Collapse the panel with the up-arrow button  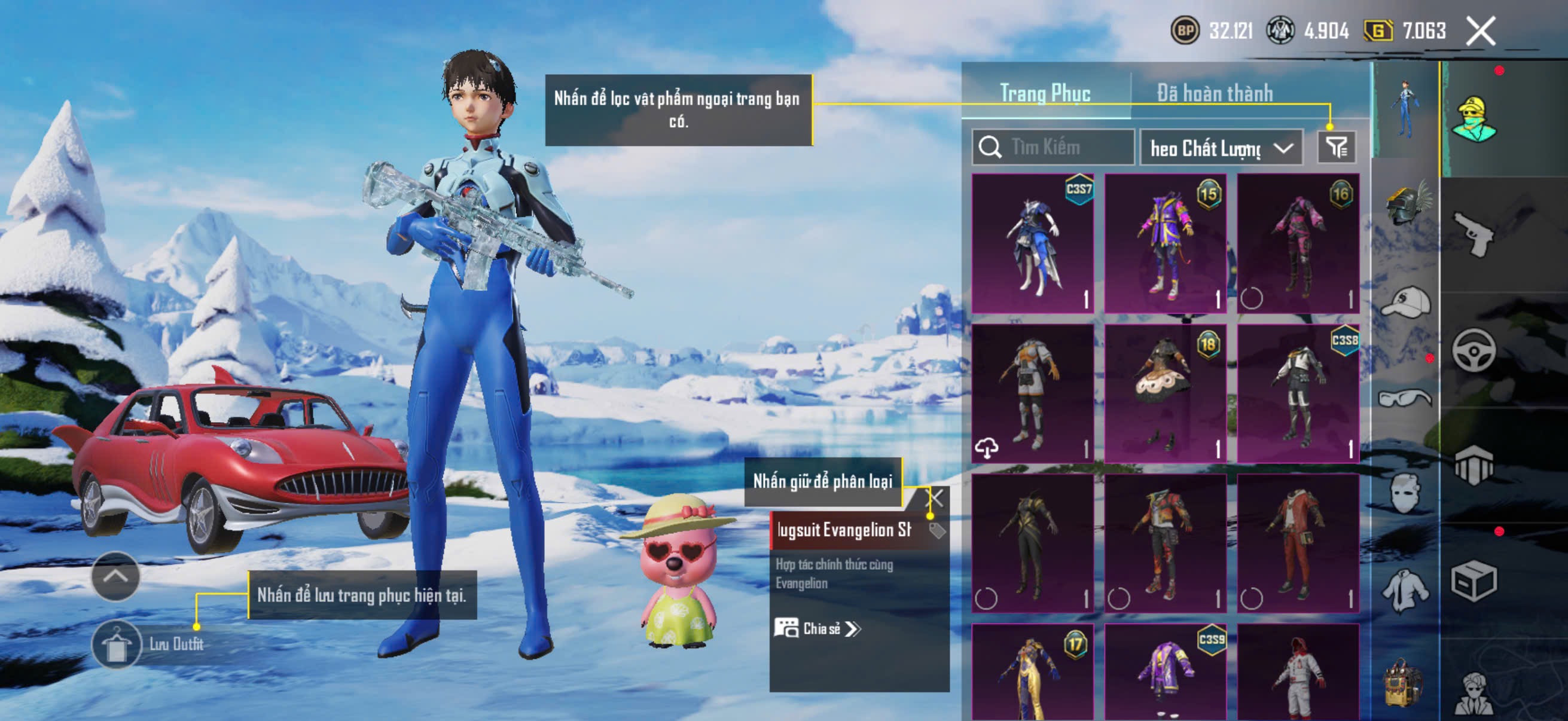115,576
